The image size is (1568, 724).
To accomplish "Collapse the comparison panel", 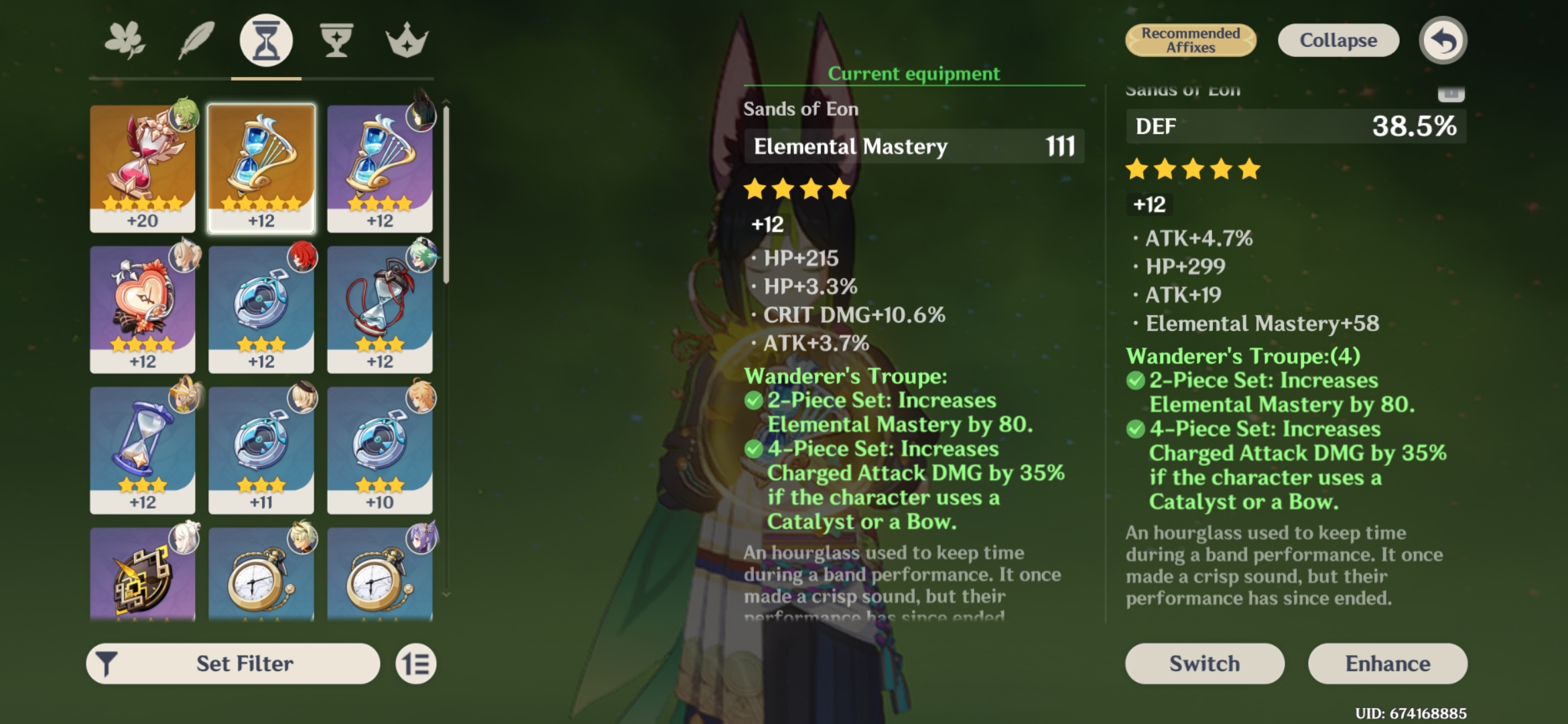I will tap(1337, 40).
